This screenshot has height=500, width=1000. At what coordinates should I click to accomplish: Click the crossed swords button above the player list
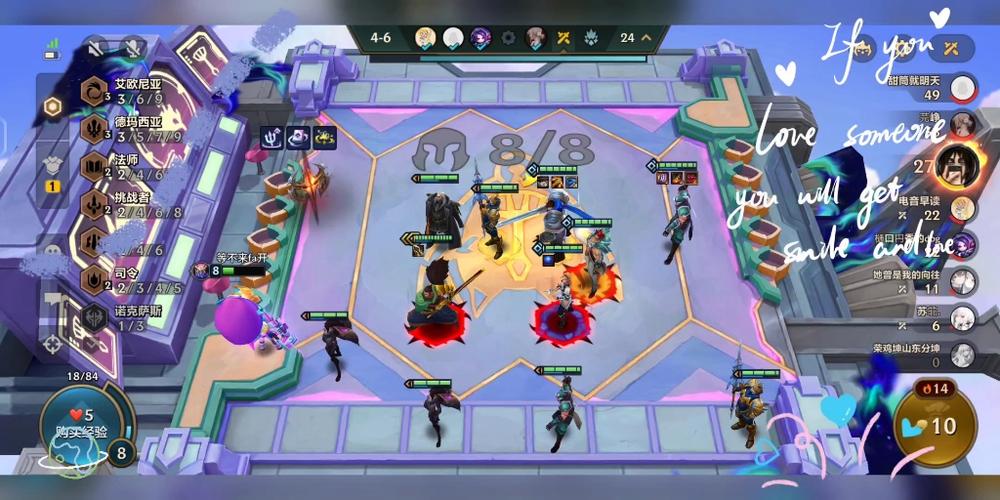(950, 46)
